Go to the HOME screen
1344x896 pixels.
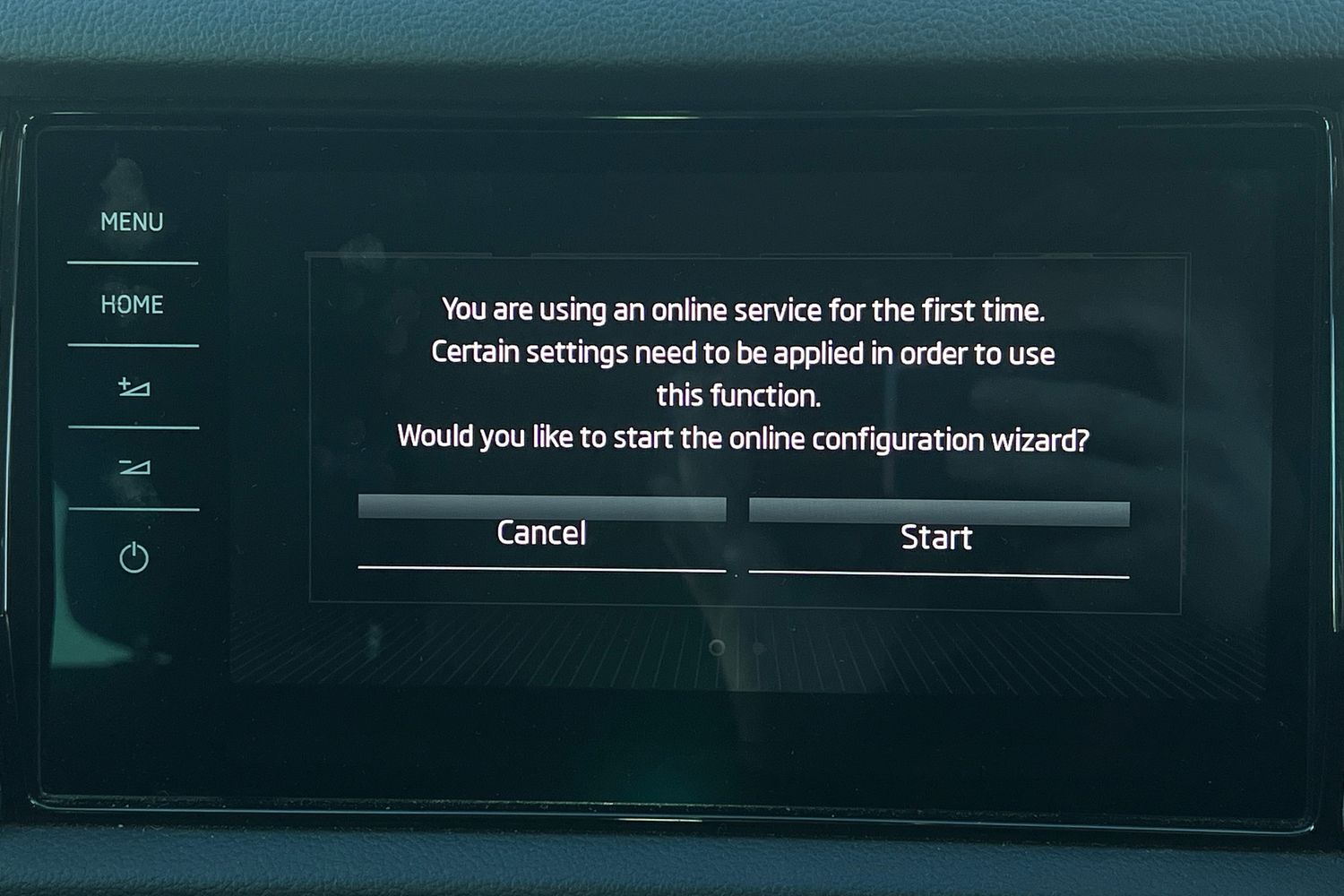point(132,305)
